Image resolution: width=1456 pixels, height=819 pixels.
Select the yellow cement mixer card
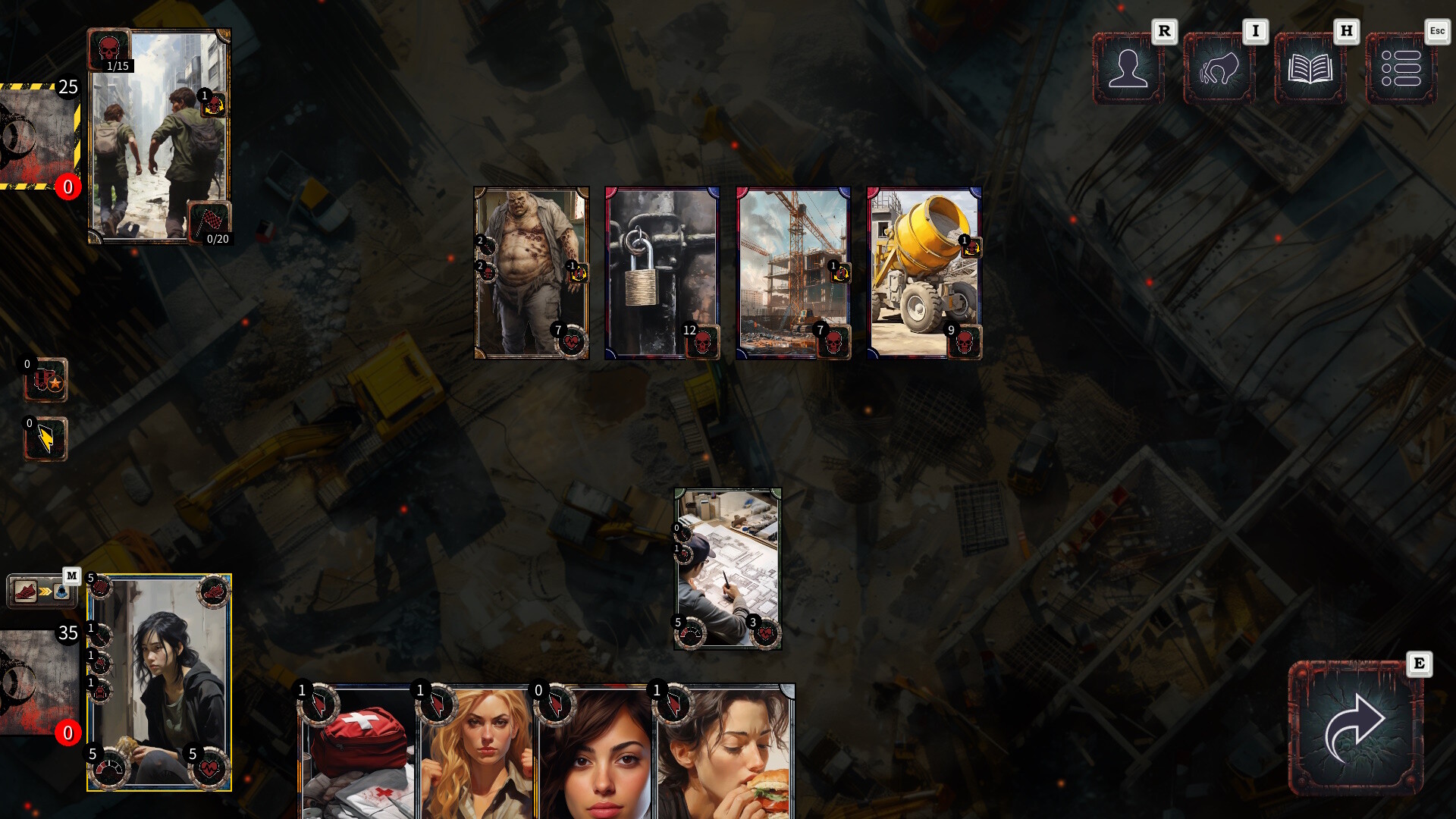(x=924, y=273)
